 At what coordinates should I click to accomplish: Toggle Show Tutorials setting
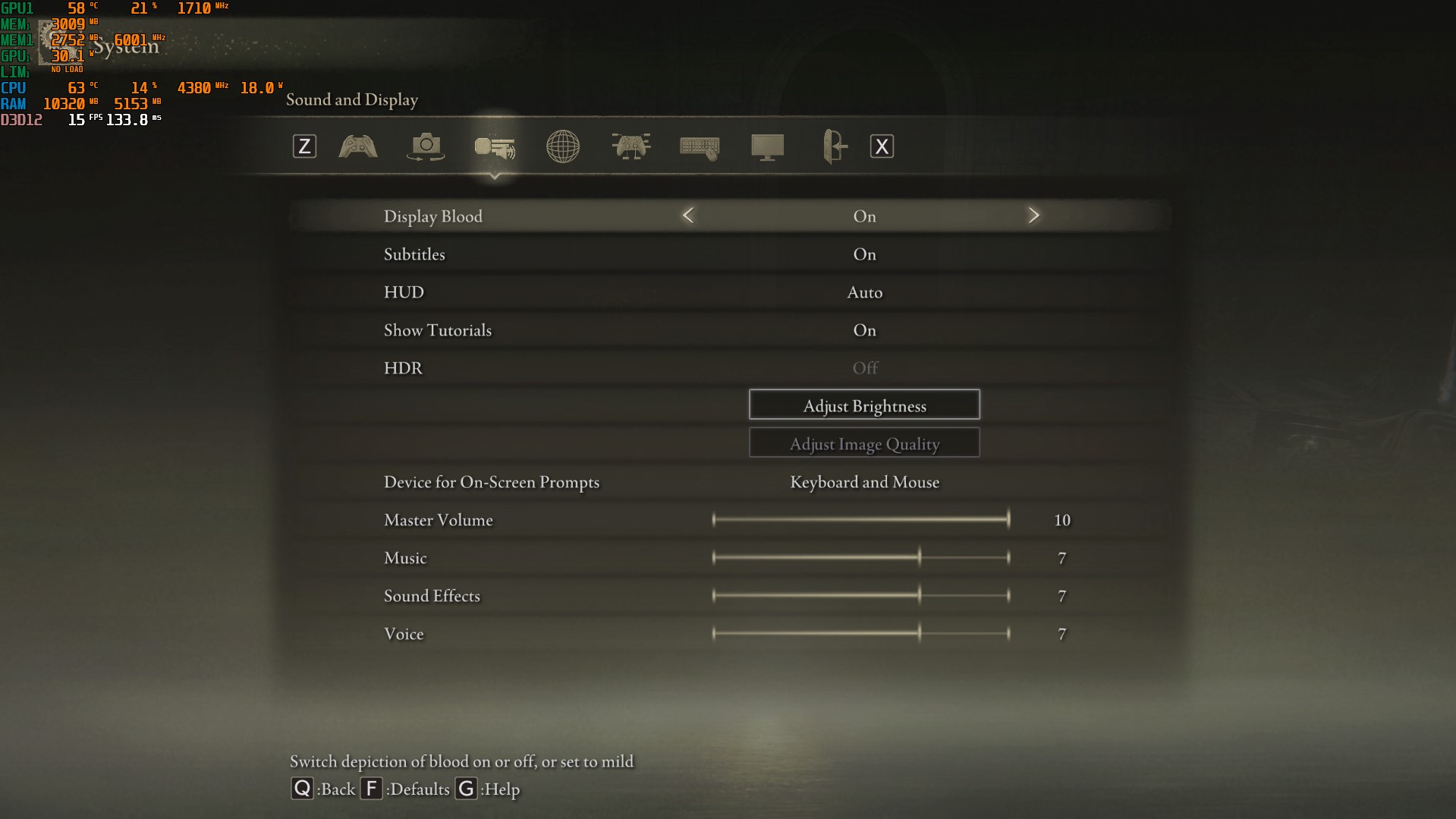864,330
